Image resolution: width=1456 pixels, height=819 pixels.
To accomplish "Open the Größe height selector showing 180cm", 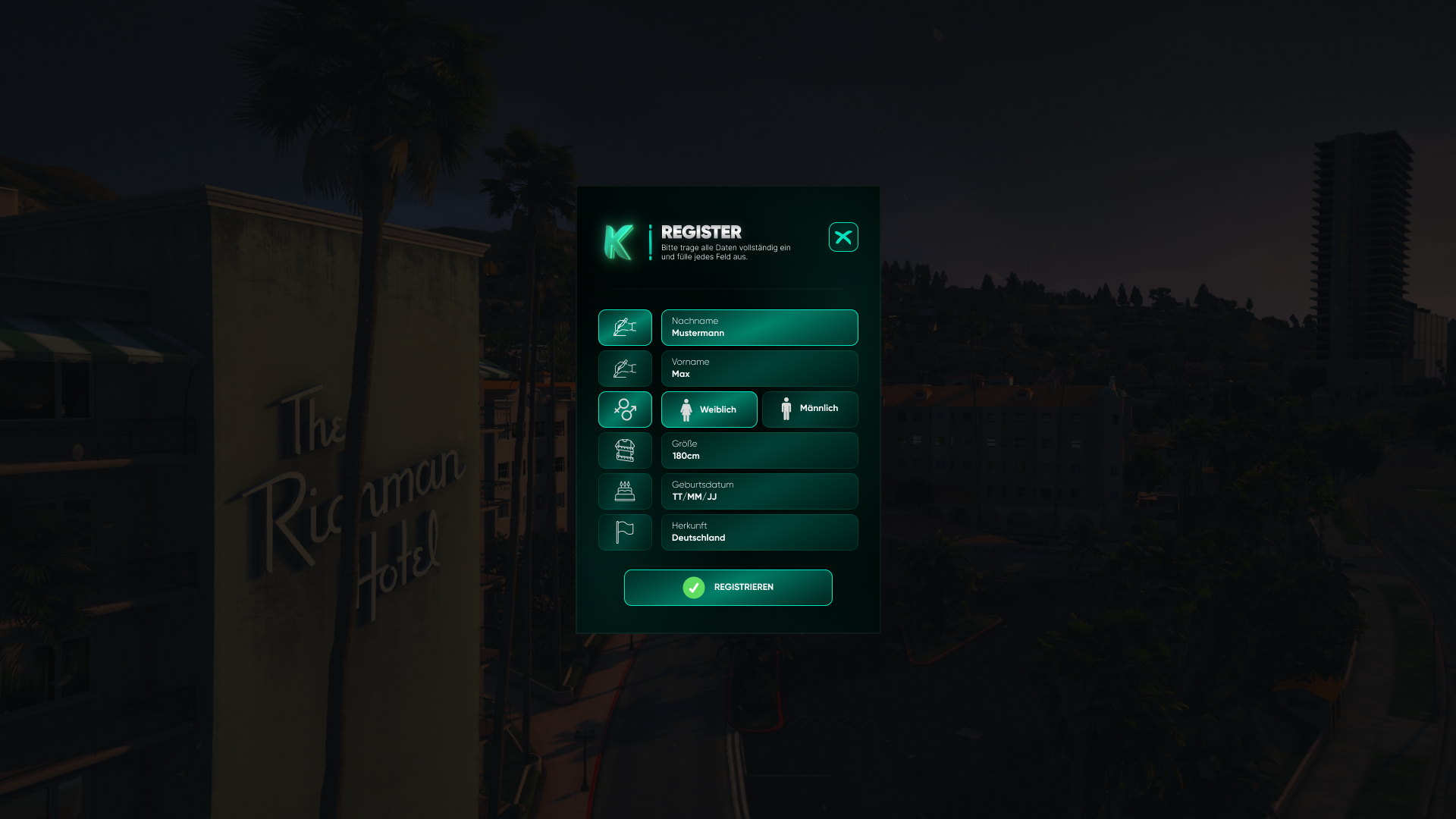I will coord(759,450).
